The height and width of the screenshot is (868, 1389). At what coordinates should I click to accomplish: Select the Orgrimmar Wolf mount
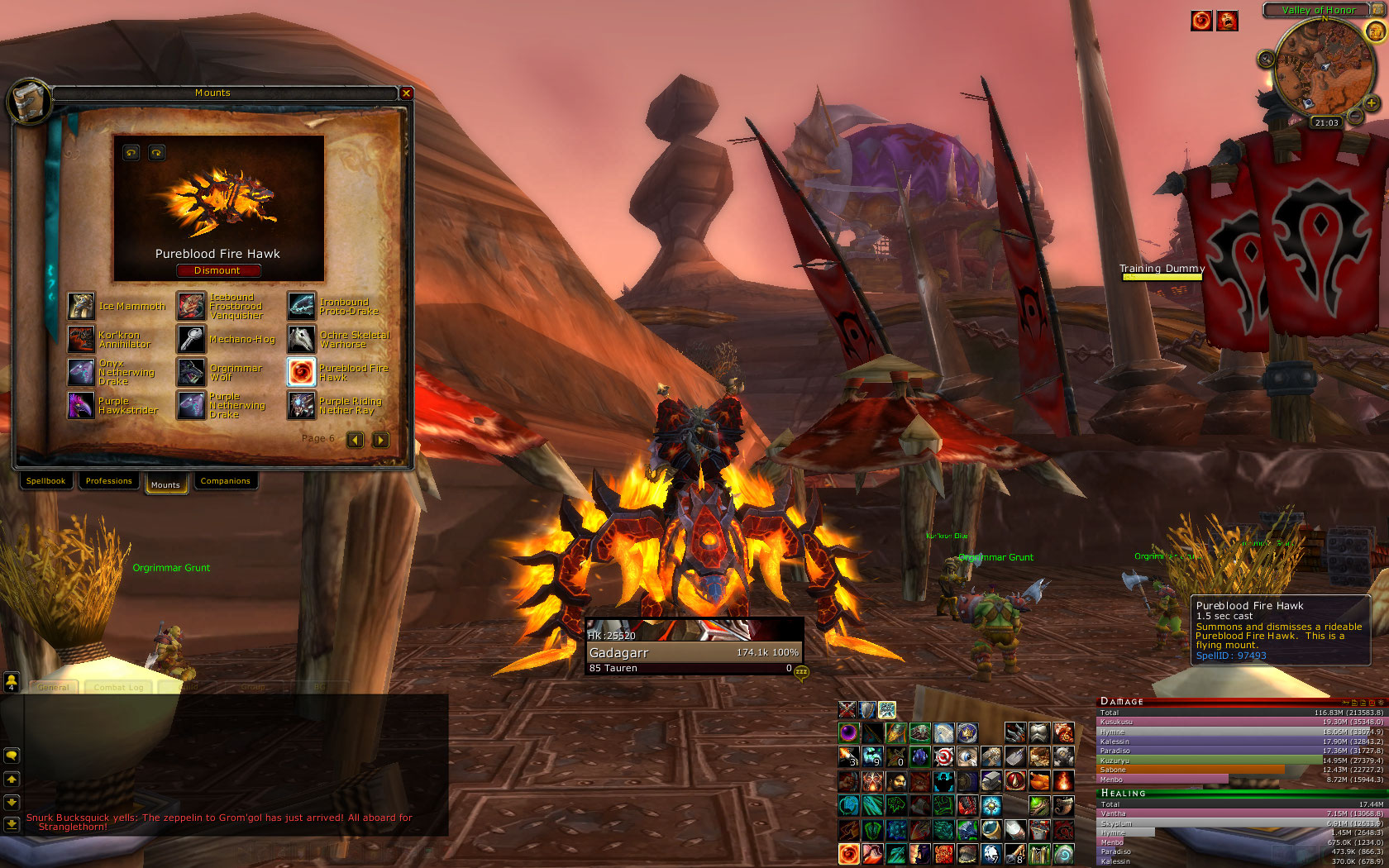tap(192, 372)
